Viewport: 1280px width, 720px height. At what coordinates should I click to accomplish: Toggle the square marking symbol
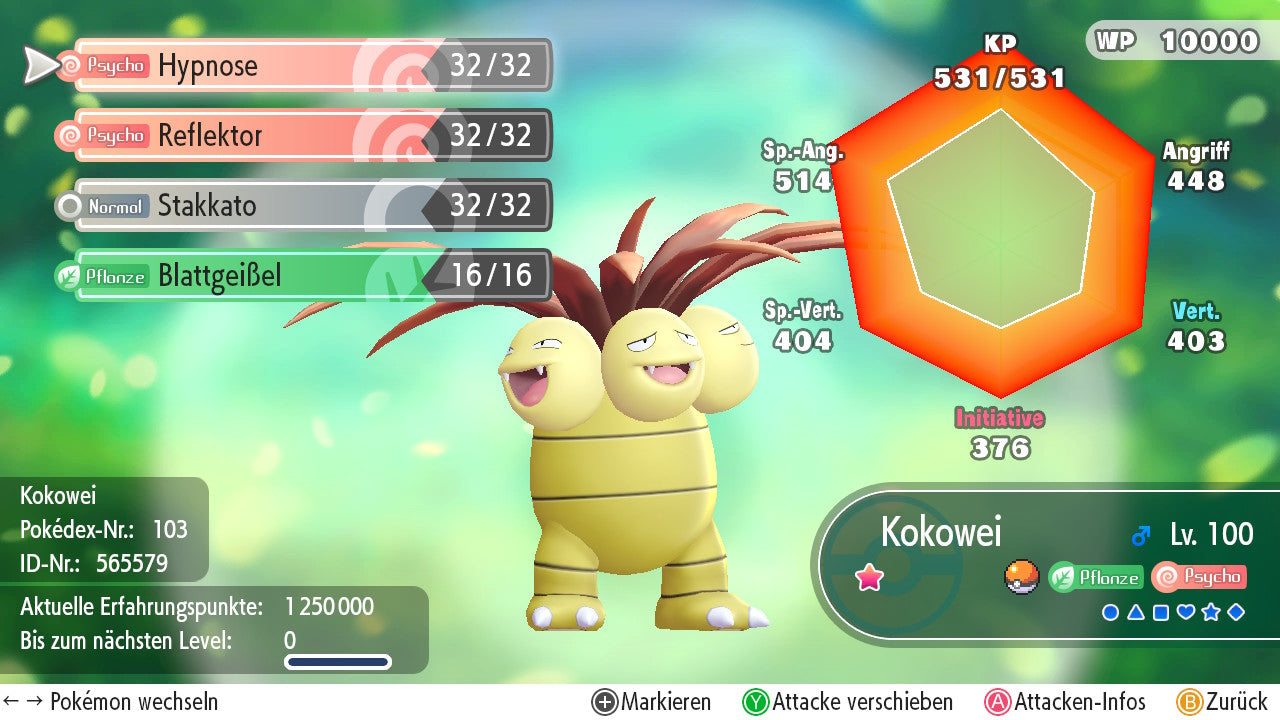pyautogui.click(x=1161, y=612)
